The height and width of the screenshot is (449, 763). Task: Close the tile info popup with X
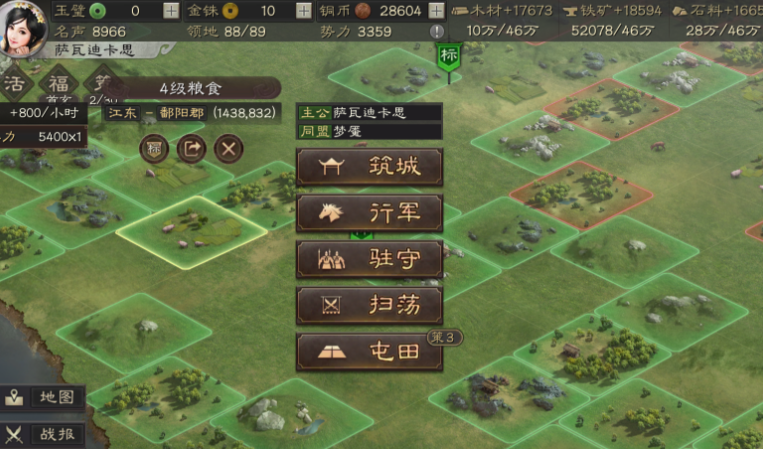click(229, 149)
